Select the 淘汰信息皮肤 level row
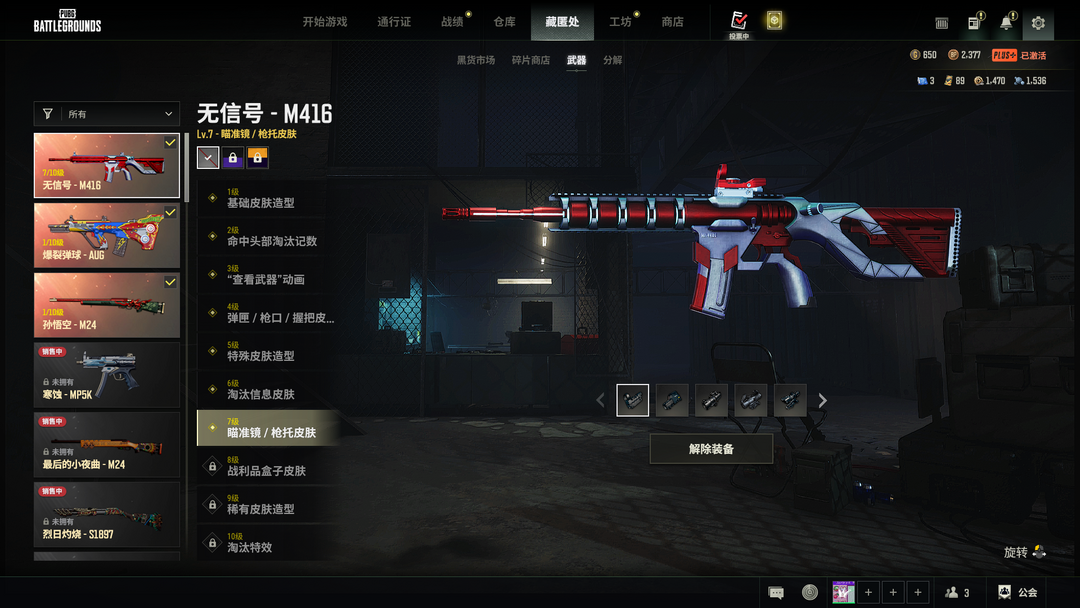This screenshot has width=1080, height=608. click(268, 390)
